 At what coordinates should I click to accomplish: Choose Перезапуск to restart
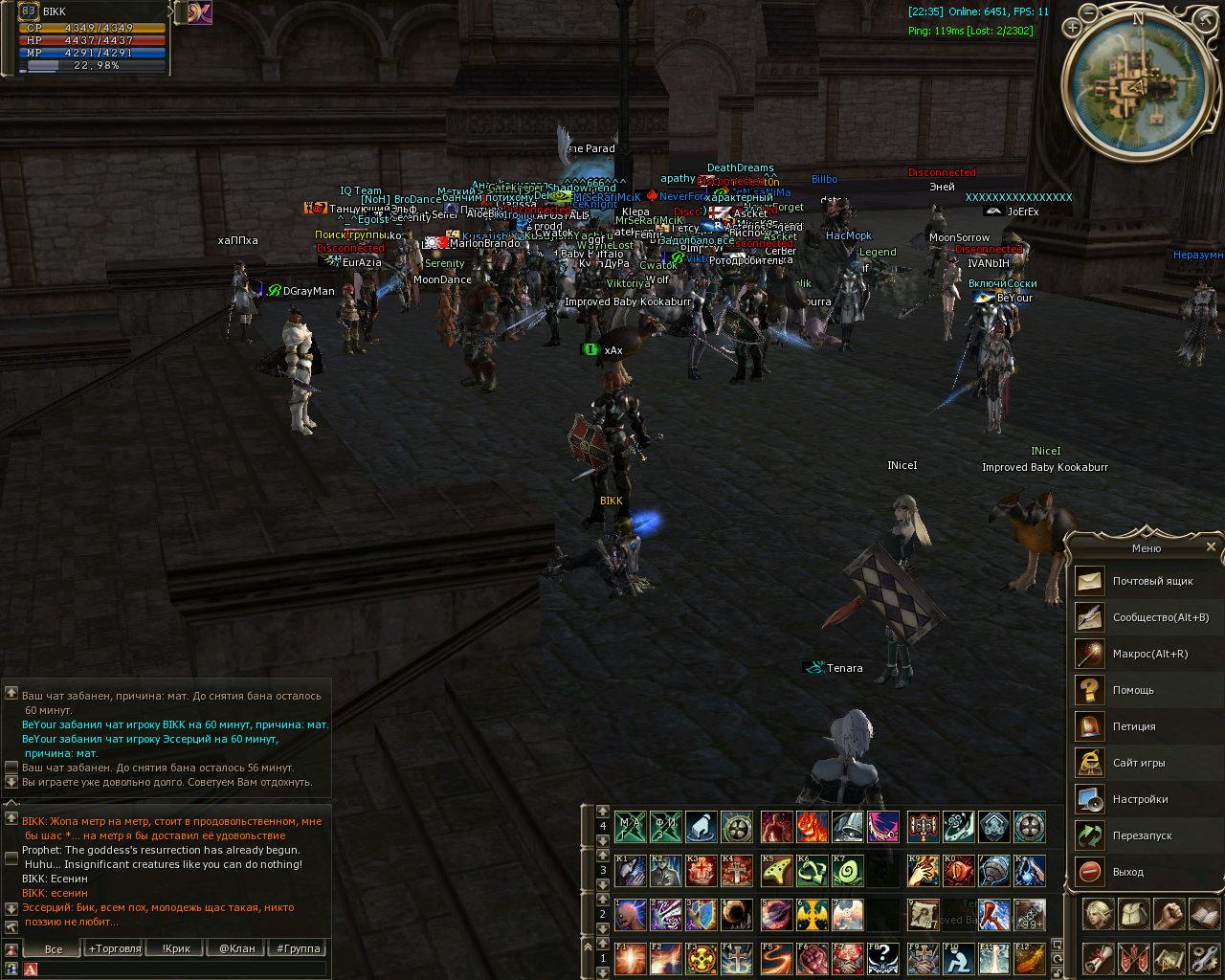[1142, 835]
